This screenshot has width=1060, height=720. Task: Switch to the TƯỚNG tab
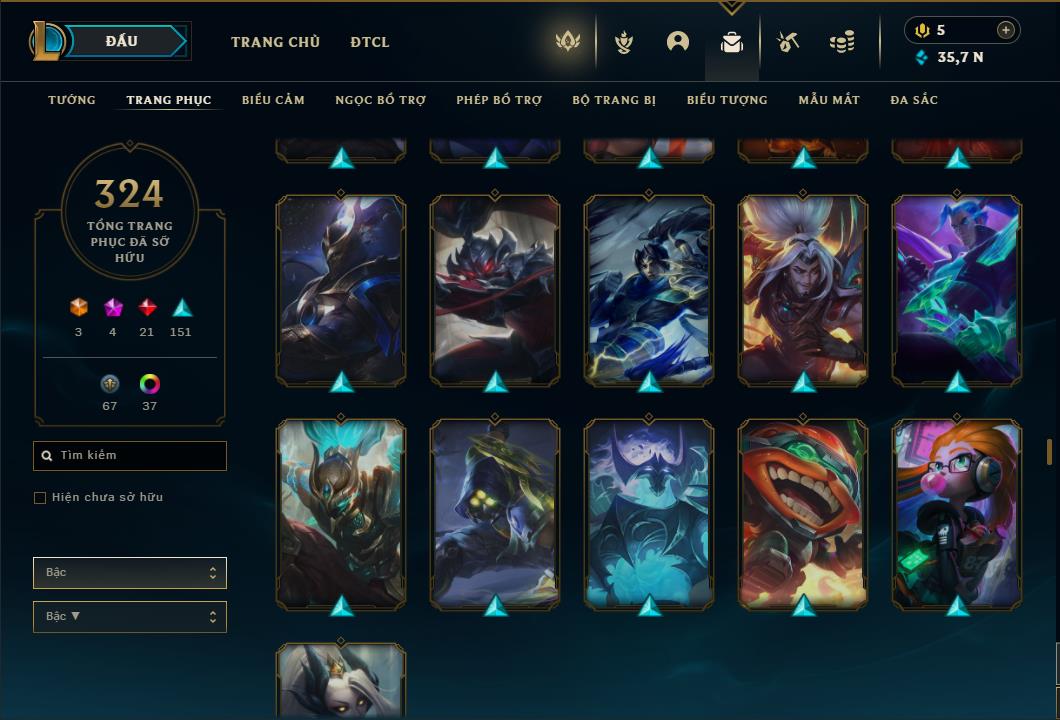pos(72,100)
